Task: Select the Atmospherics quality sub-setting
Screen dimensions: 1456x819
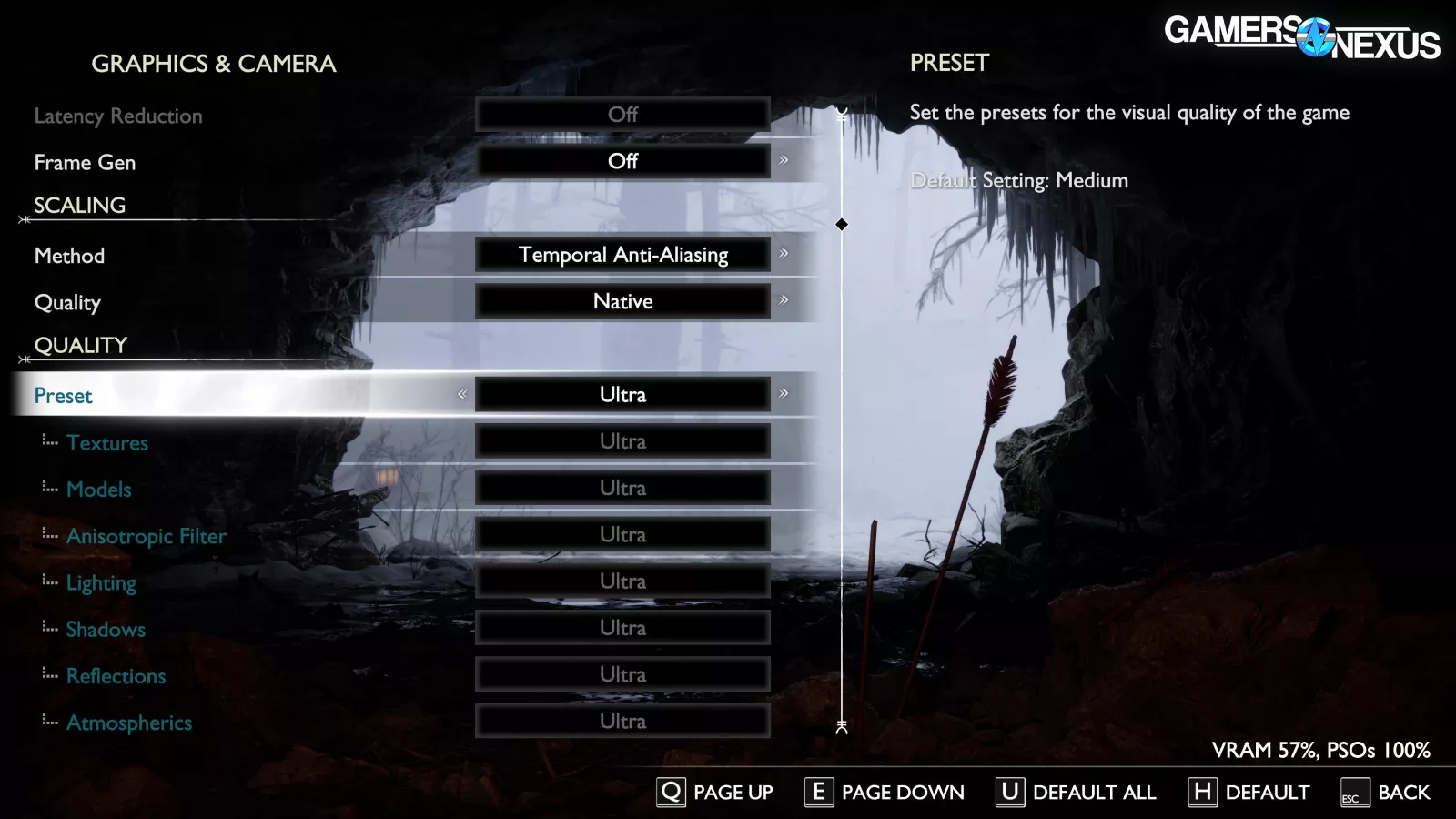Action: 128,723
